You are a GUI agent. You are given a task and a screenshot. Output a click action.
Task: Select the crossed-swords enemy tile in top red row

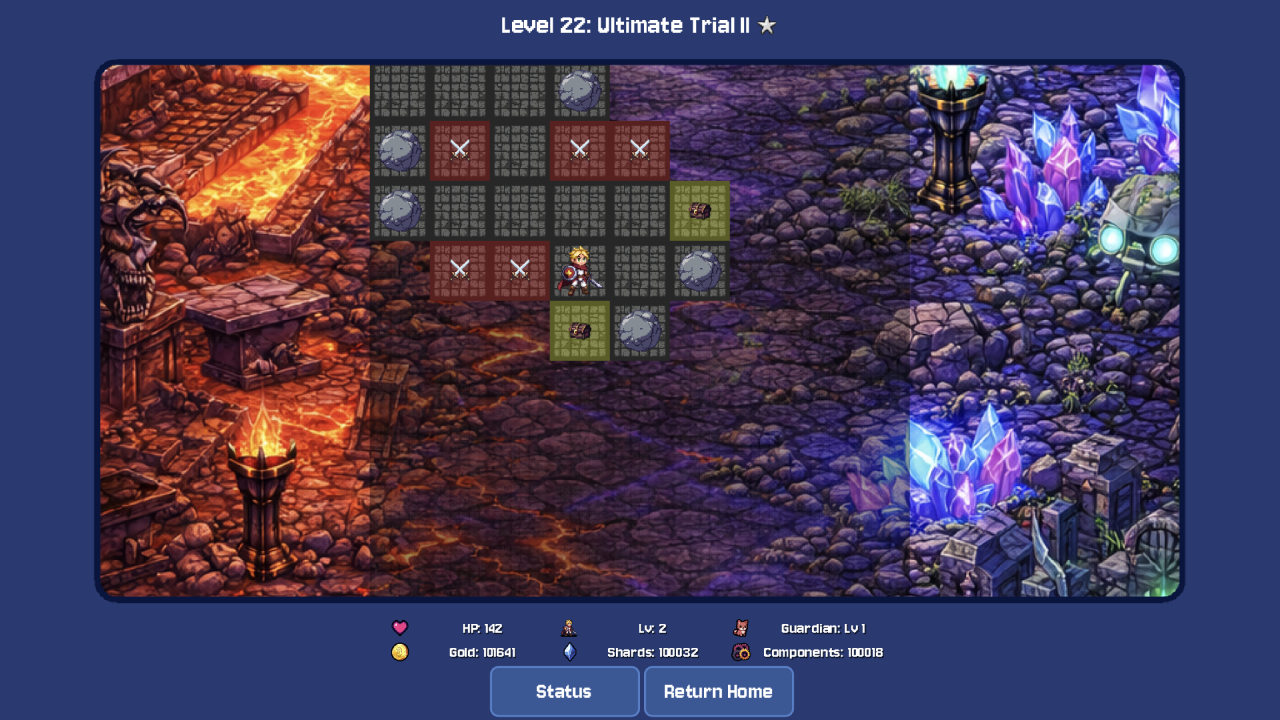pyautogui.click(x=580, y=152)
